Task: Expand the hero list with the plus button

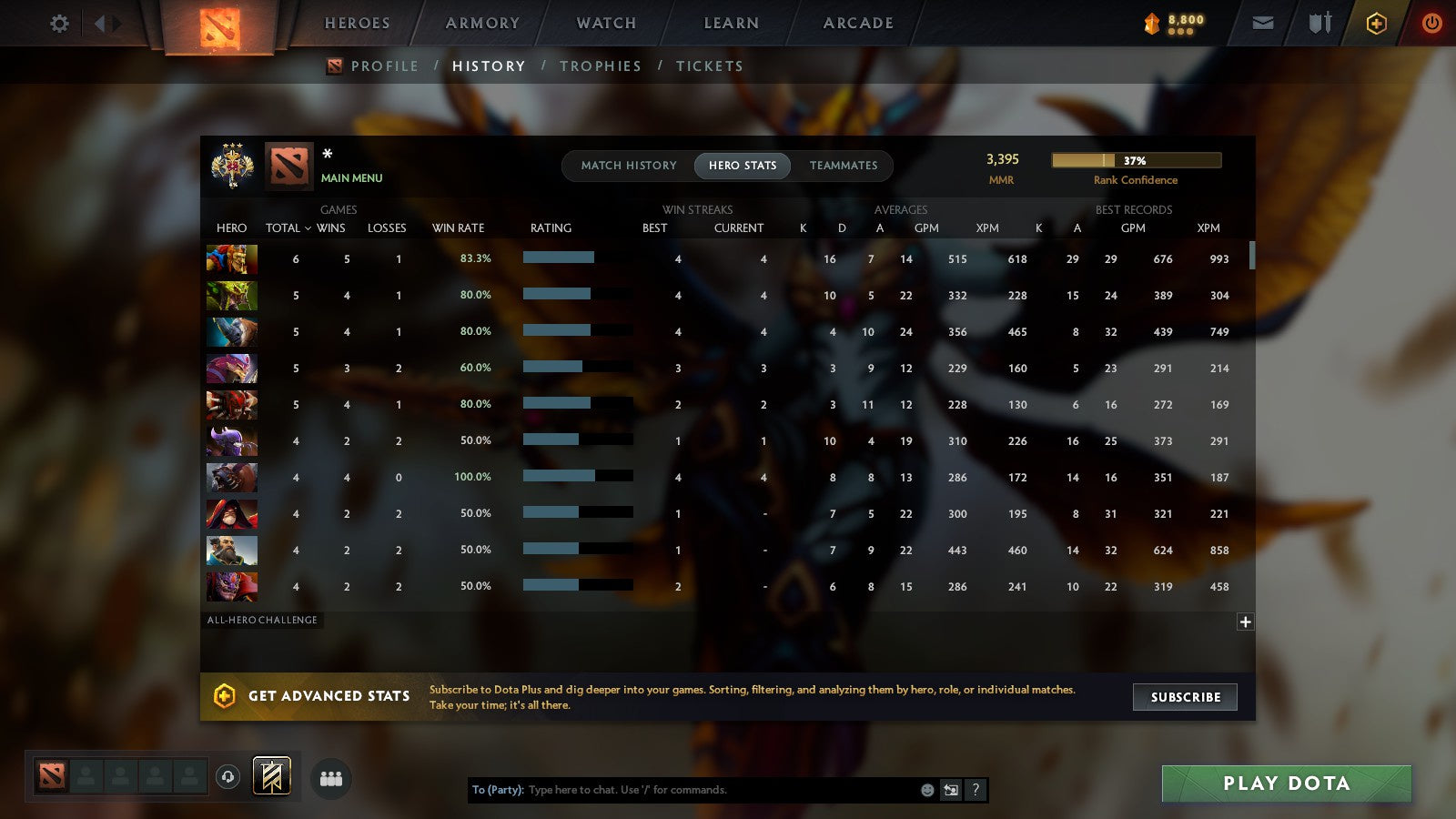Action: click(1244, 622)
